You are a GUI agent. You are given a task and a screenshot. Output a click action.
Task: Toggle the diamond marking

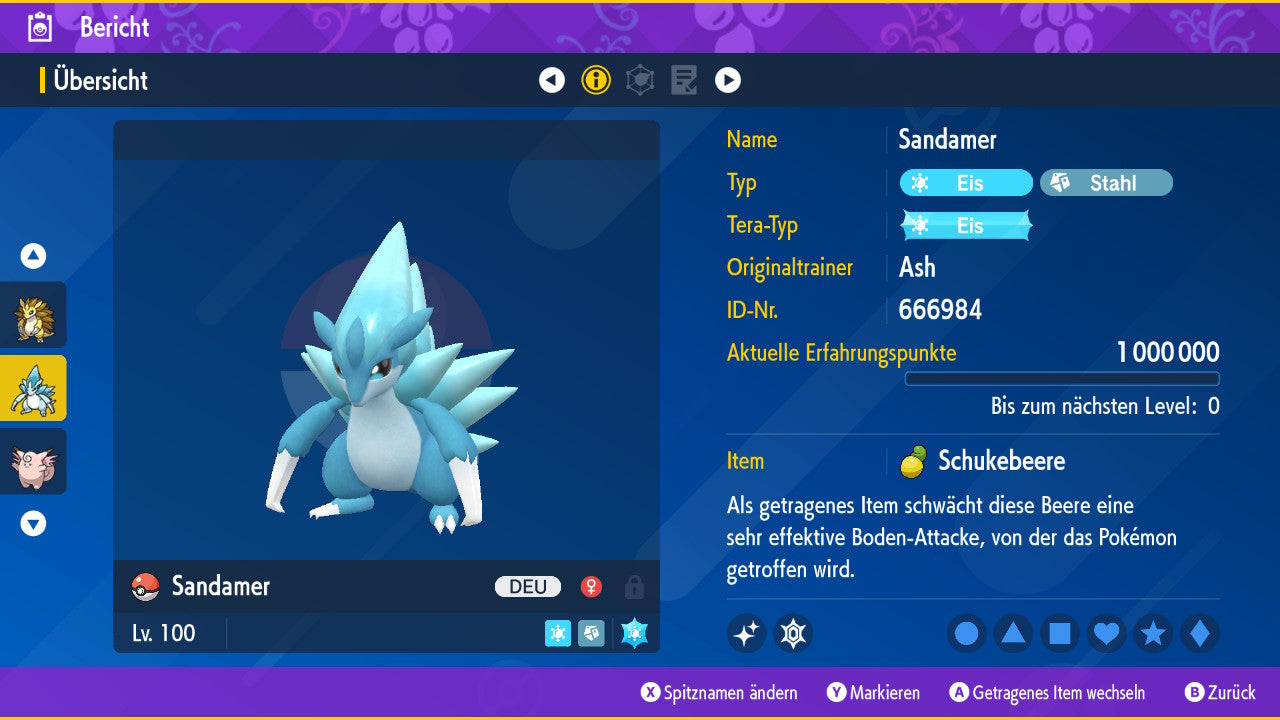(x=1200, y=634)
